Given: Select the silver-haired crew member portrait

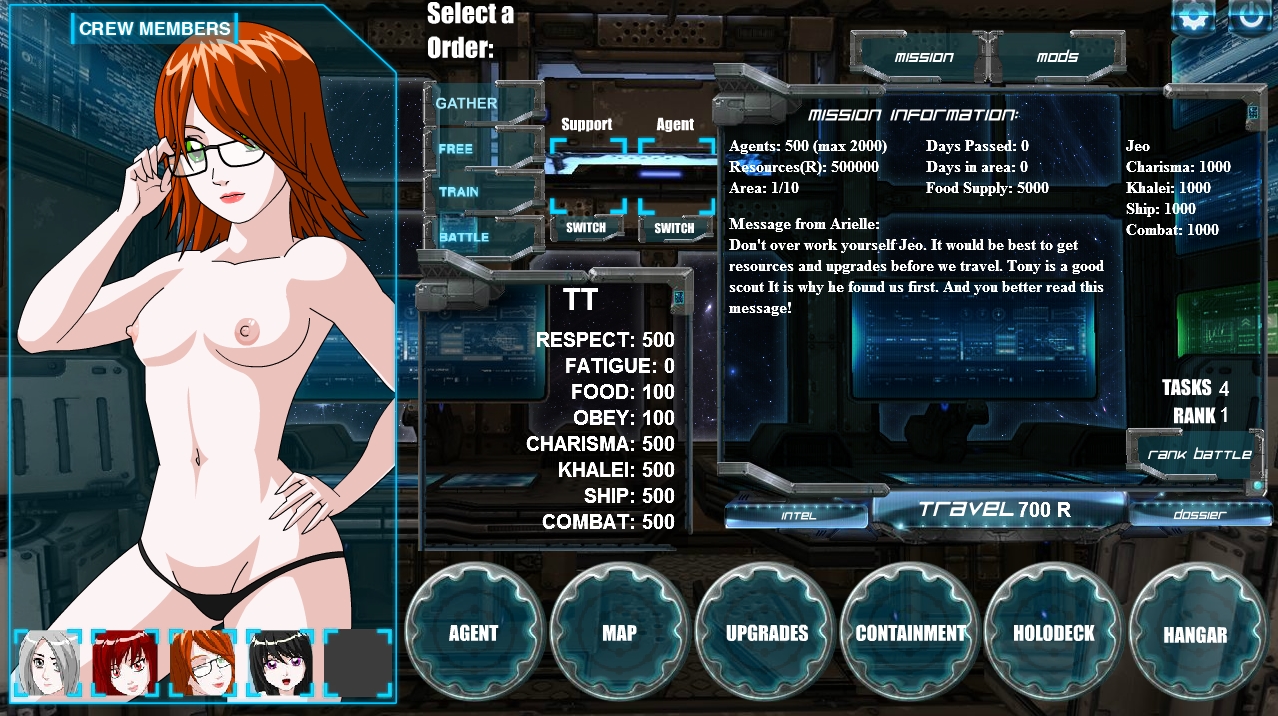Looking at the screenshot, I should coord(46,663).
